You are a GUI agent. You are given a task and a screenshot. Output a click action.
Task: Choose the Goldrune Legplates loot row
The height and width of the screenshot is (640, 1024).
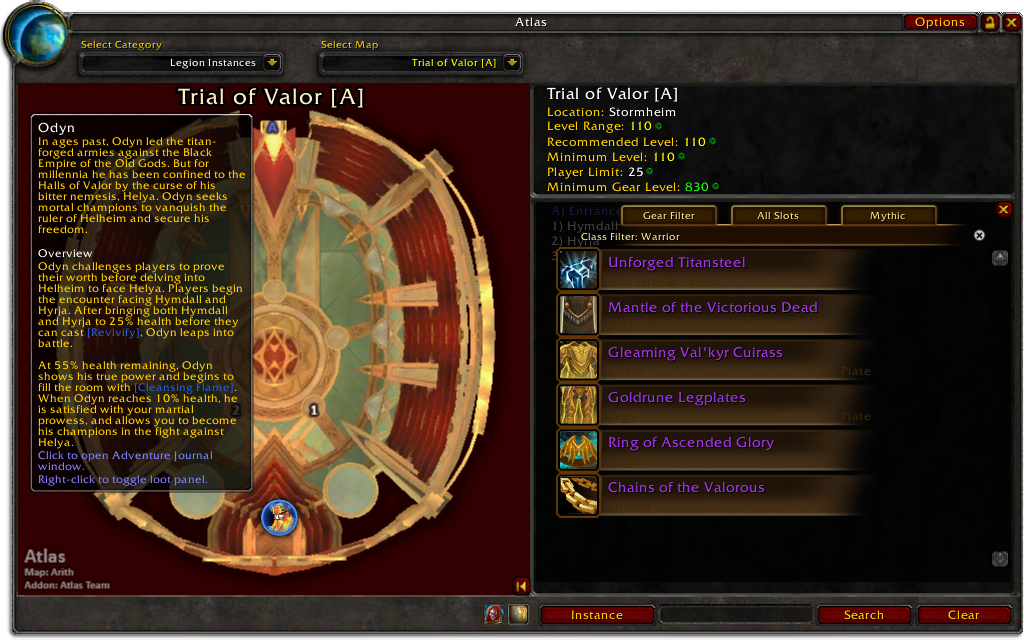click(x=677, y=398)
